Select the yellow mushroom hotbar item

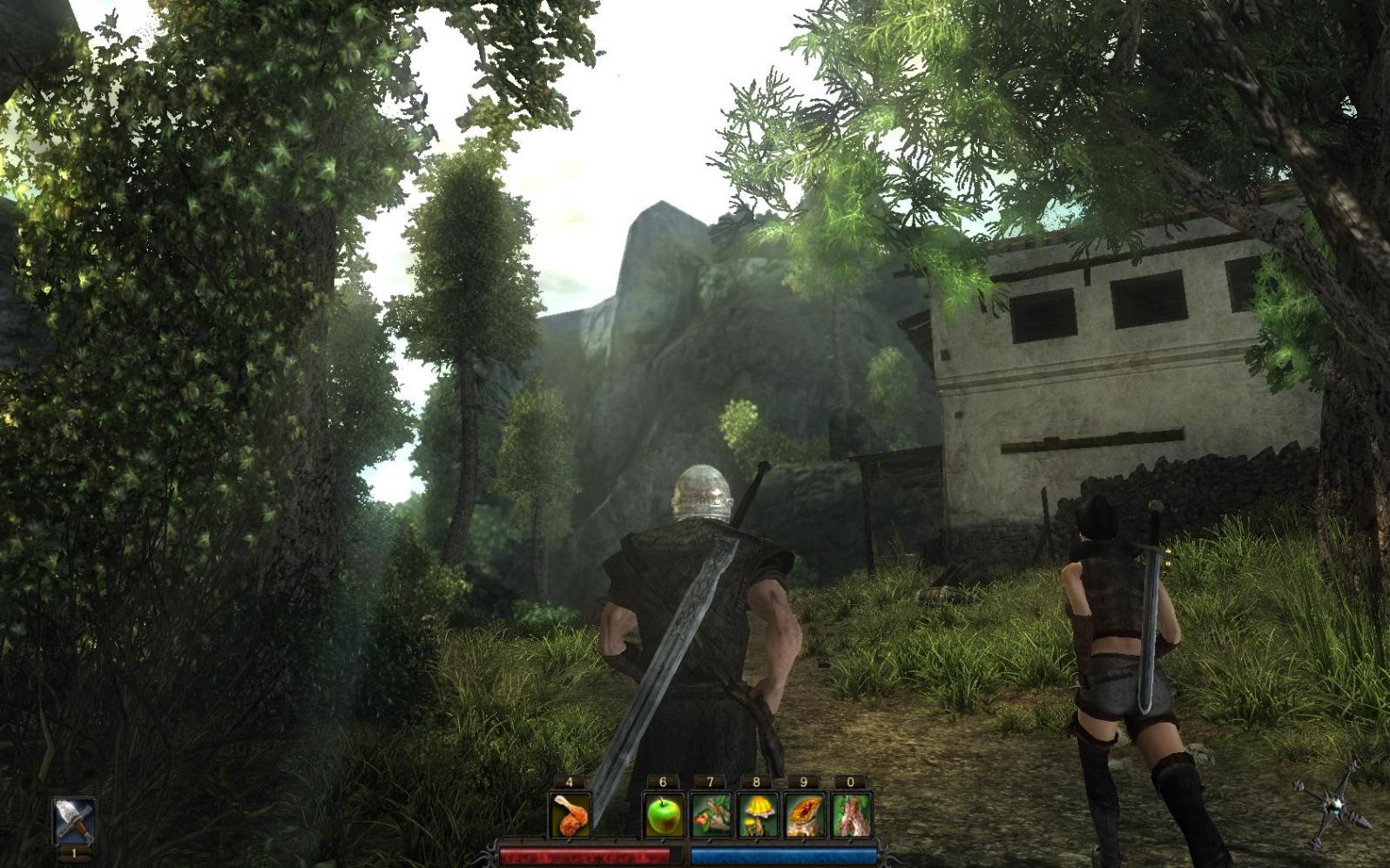[x=757, y=815]
